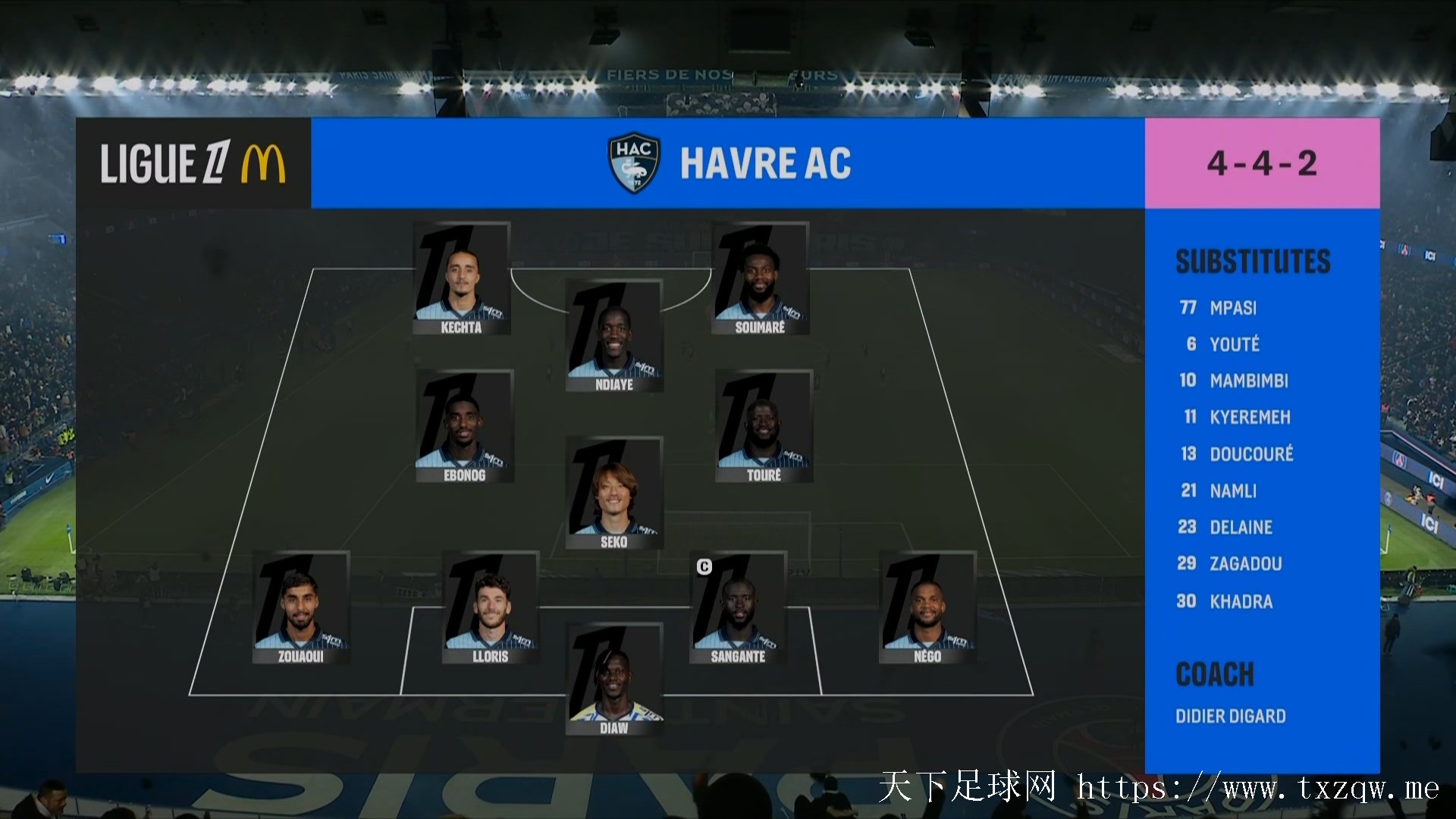Select substitute Kyeremeh row

[1249, 417]
